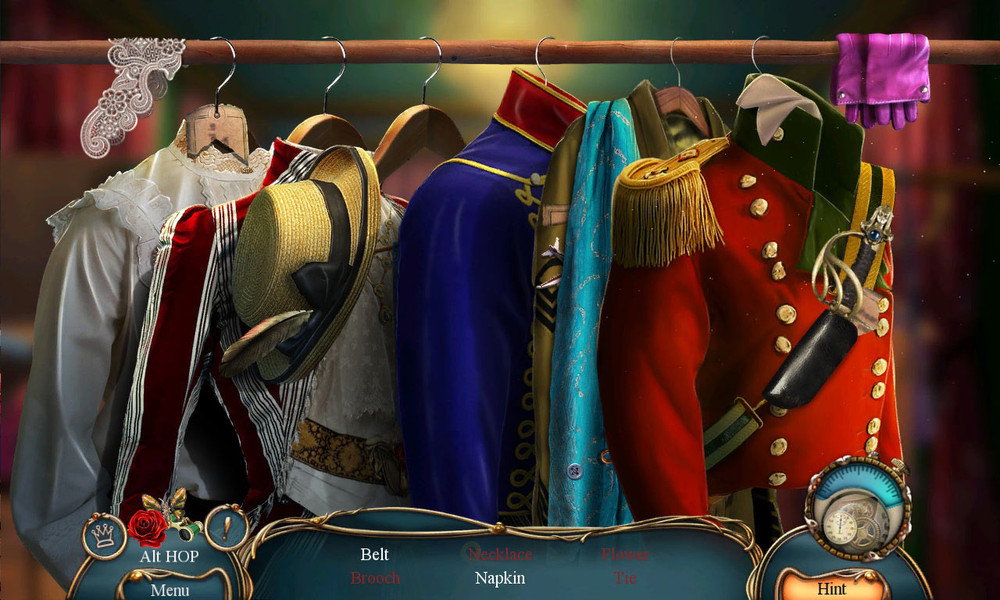
Task: Pick the Tie entry in the item list
Action: coord(625,578)
